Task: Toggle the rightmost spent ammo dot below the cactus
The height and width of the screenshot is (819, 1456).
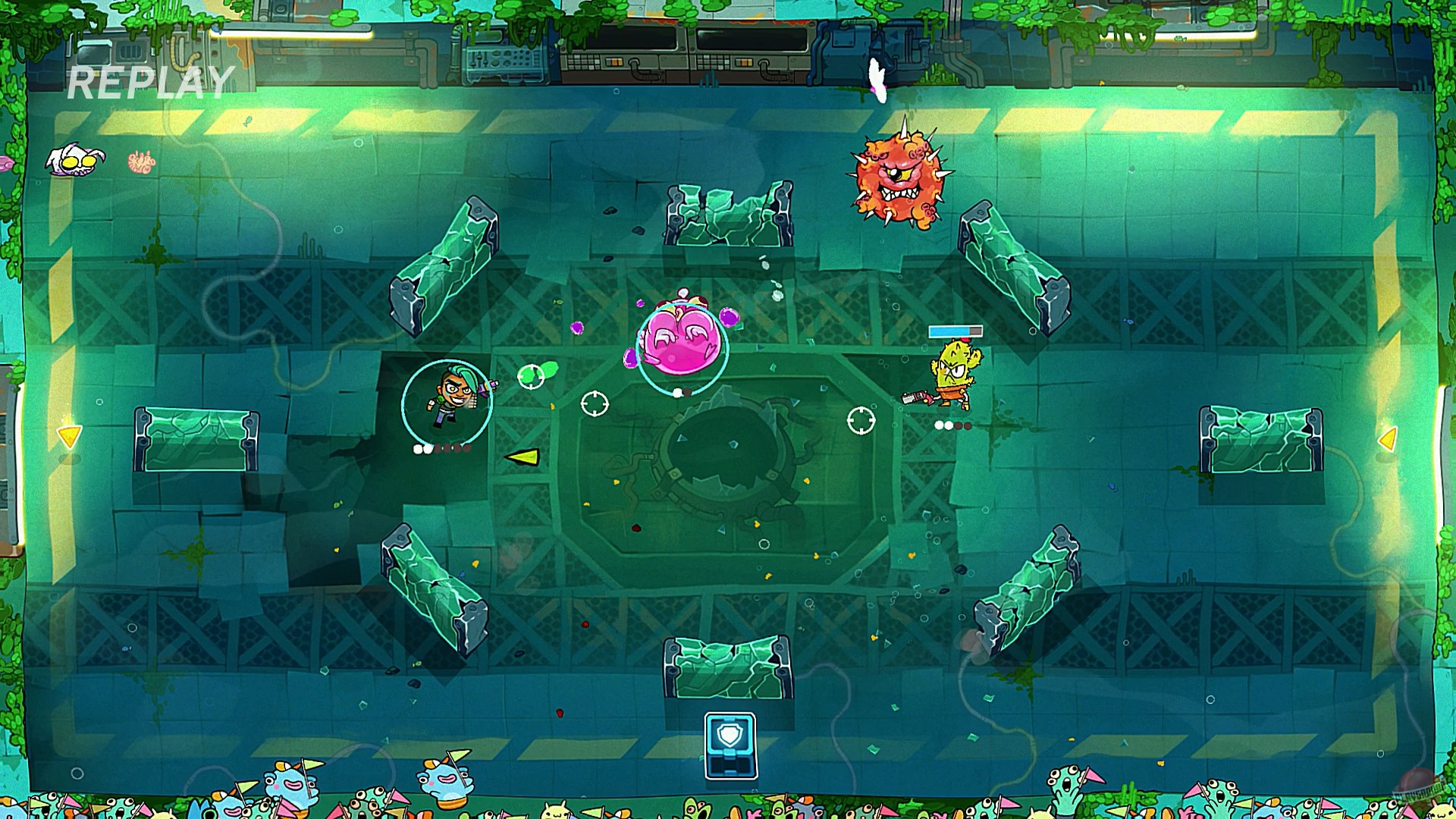Action: [x=968, y=425]
